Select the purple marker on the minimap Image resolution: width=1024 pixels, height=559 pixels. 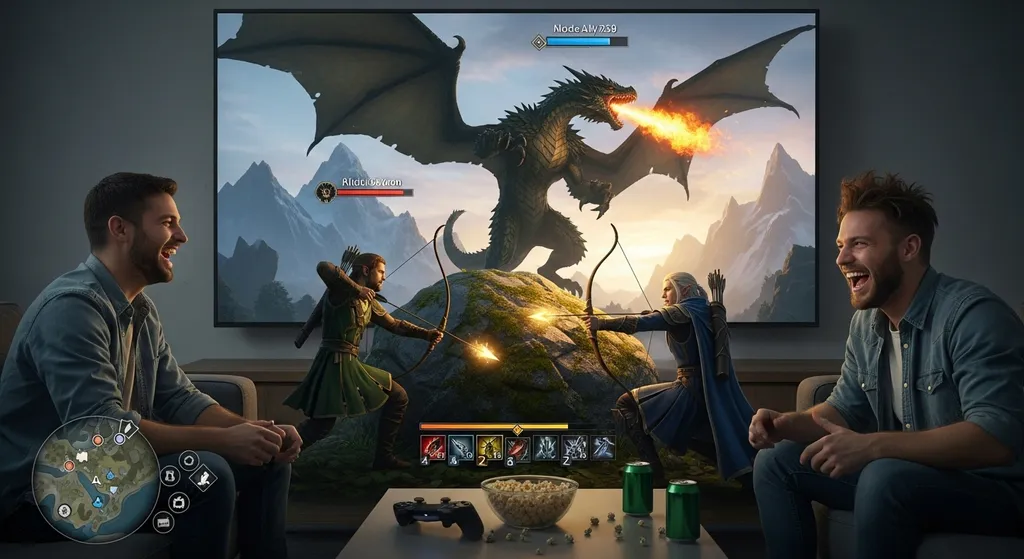[118, 437]
